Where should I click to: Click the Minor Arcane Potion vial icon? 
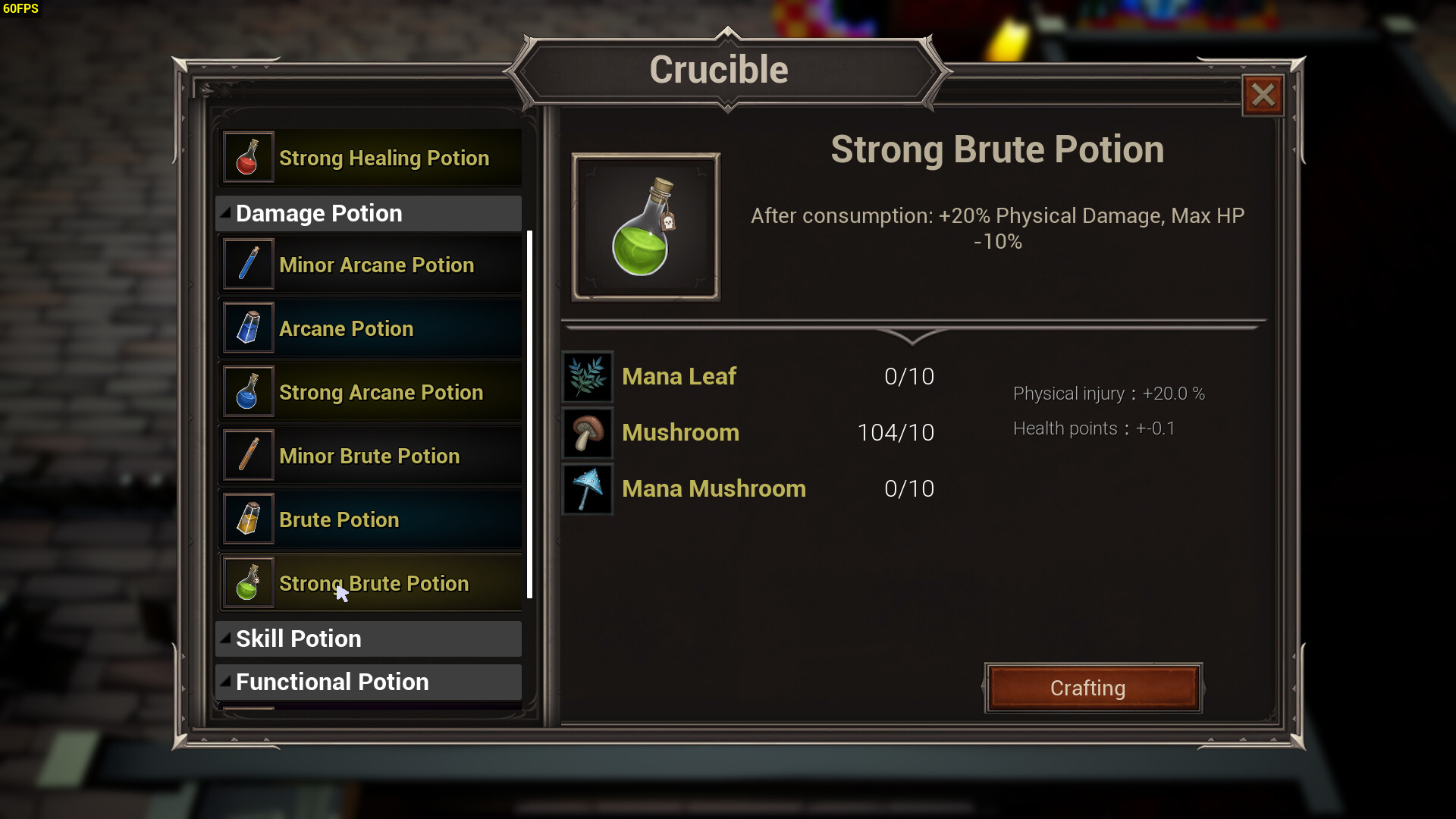point(248,264)
